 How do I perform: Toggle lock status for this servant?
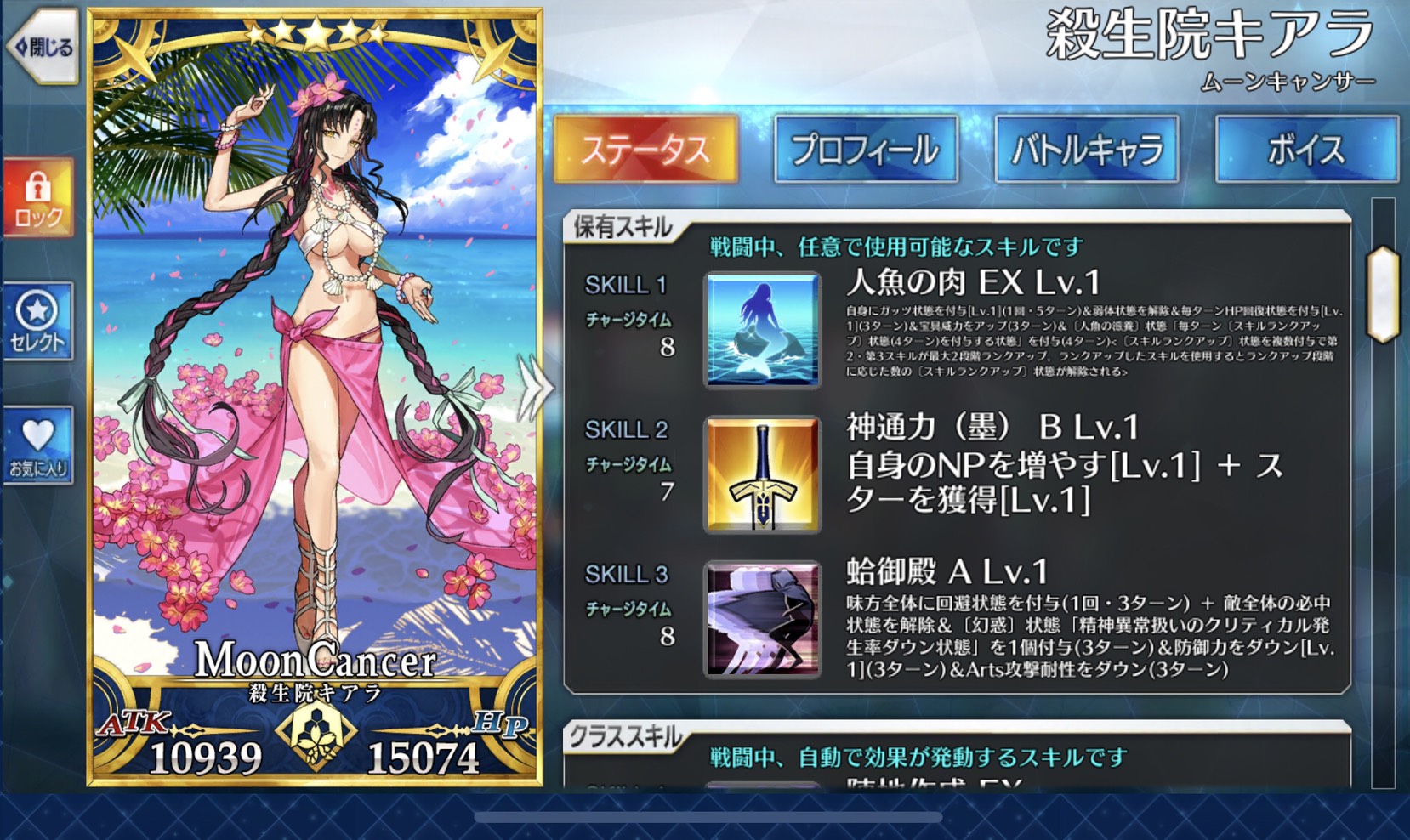coord(38,197)
